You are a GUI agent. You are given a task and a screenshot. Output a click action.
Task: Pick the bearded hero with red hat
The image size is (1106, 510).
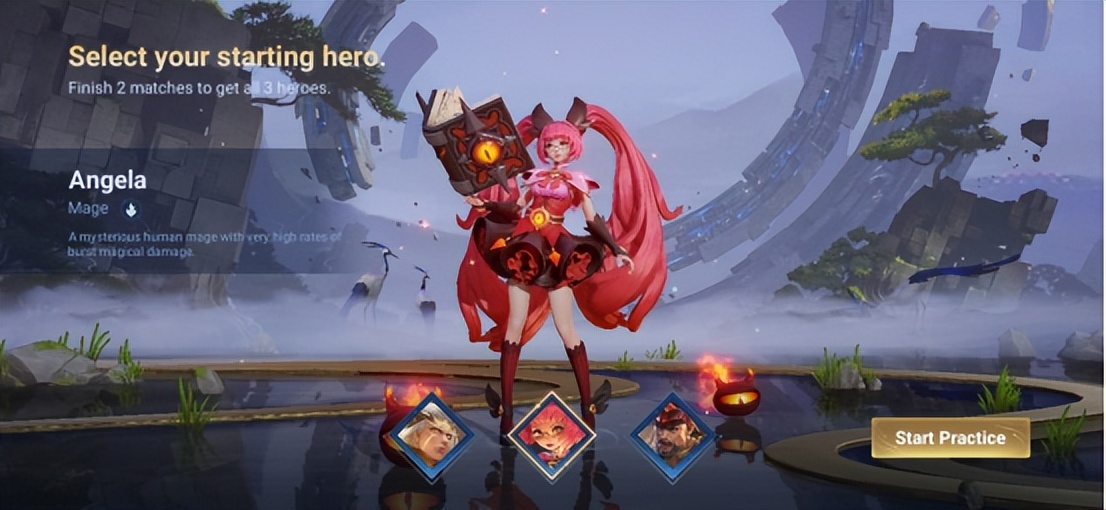point(671,437)
